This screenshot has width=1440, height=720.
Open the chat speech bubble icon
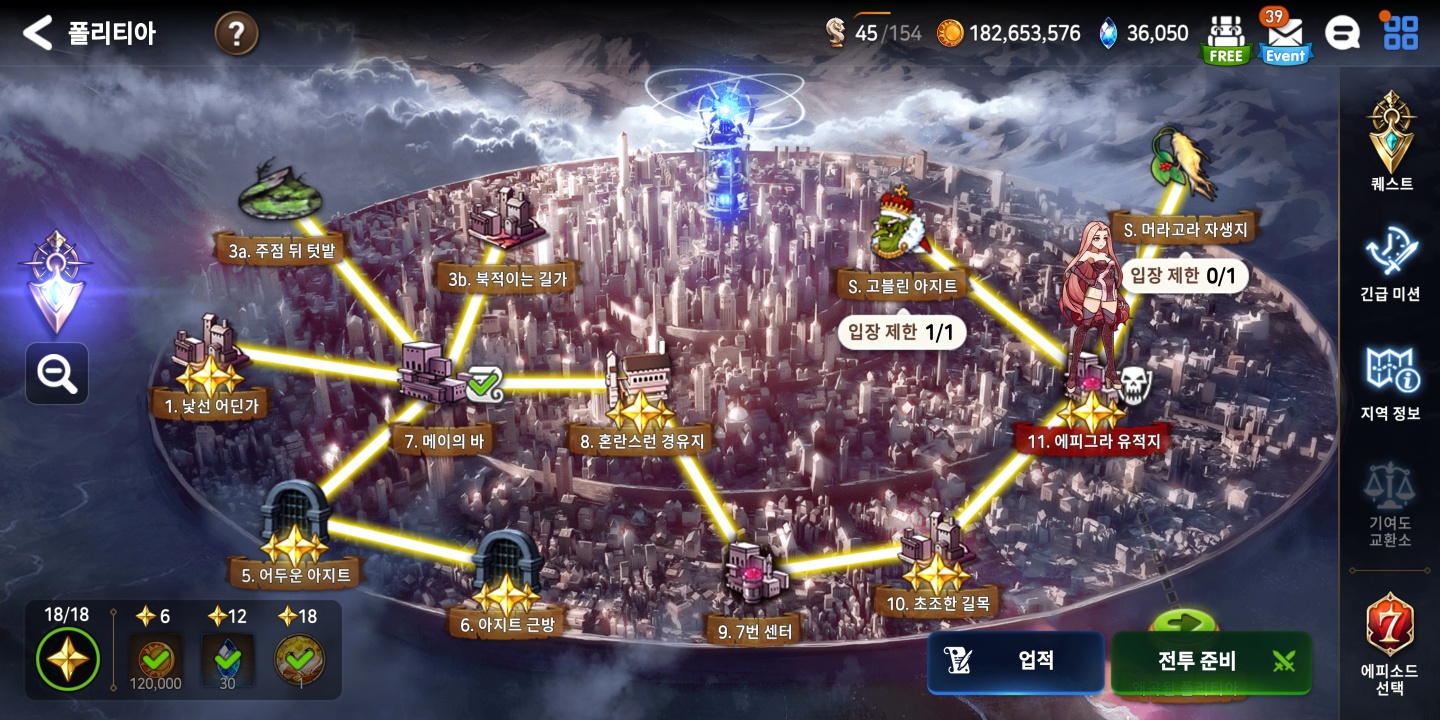point(1343,32)
